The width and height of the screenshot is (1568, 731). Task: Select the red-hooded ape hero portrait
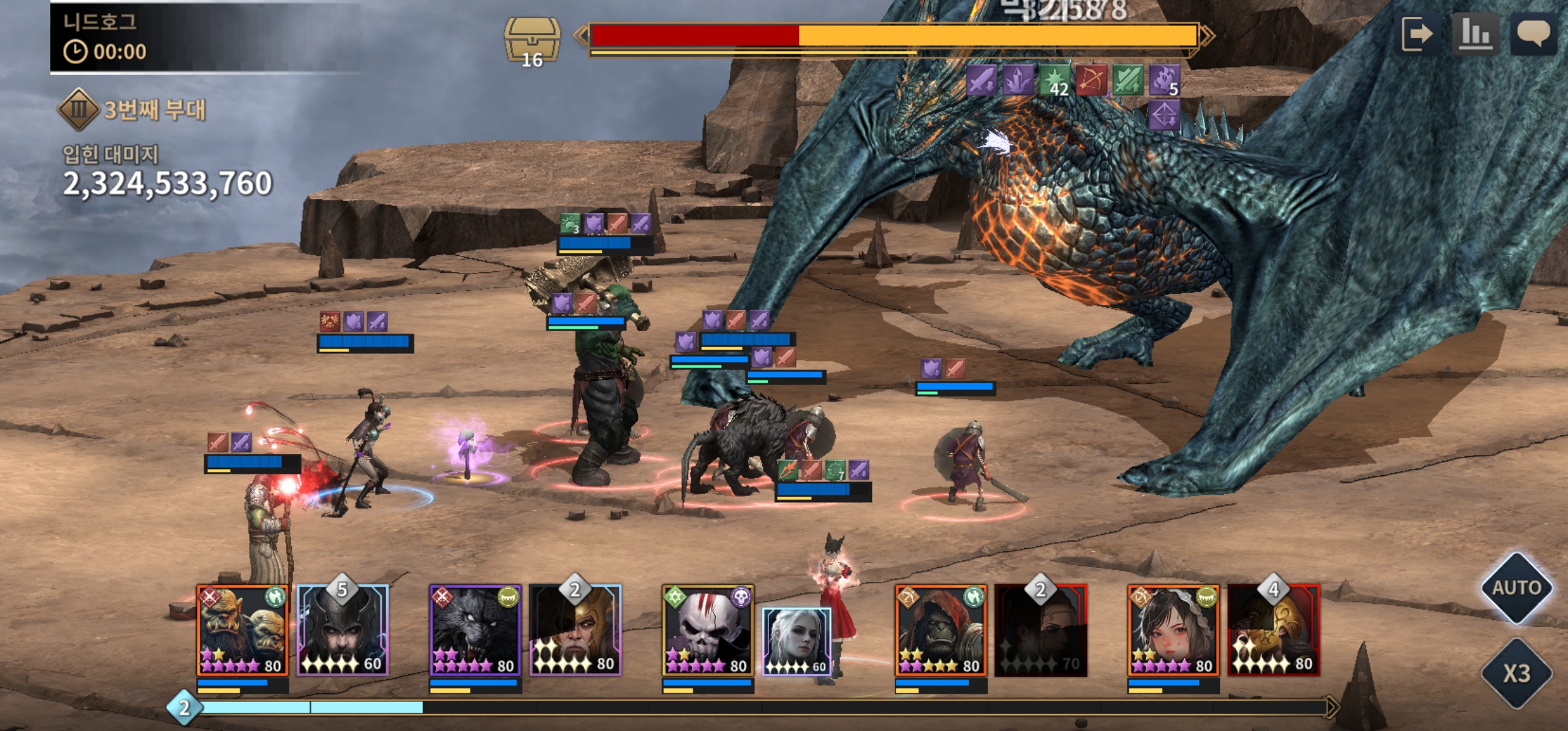coord(940,631)
